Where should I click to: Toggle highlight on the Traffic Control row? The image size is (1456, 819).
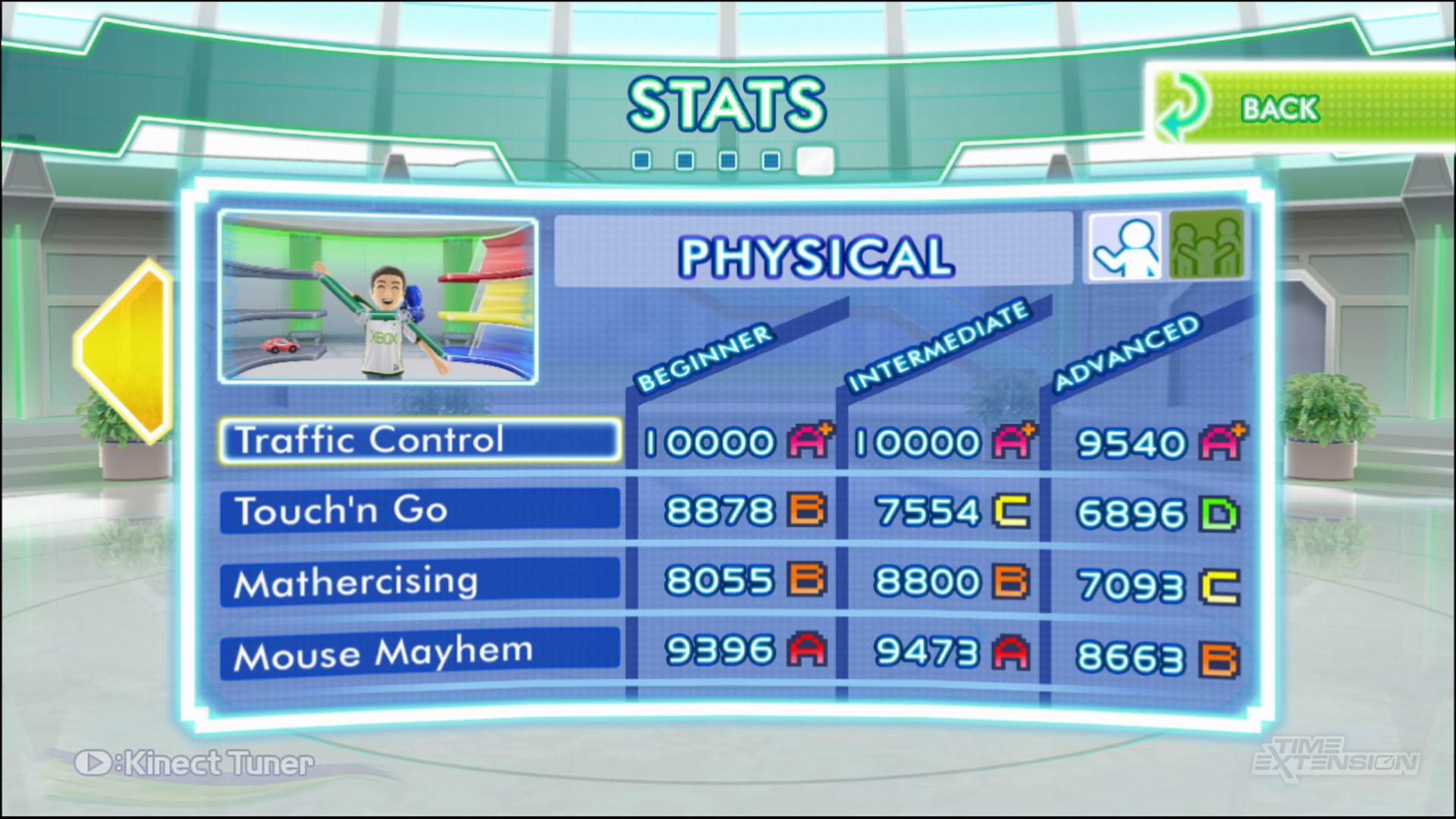coord(419,441)
